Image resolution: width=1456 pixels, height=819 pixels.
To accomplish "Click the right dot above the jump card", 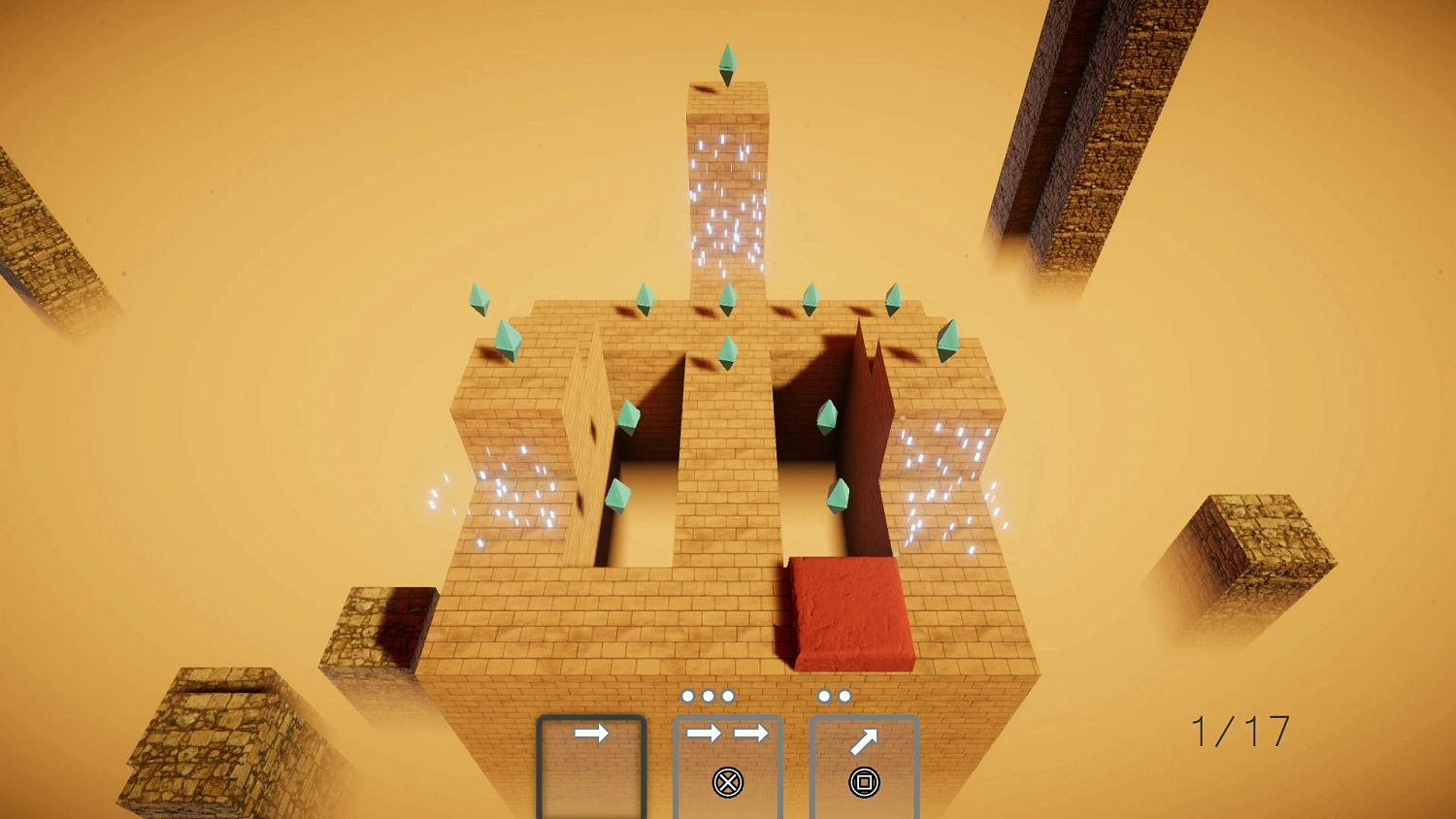I will (x=843, y=696).
